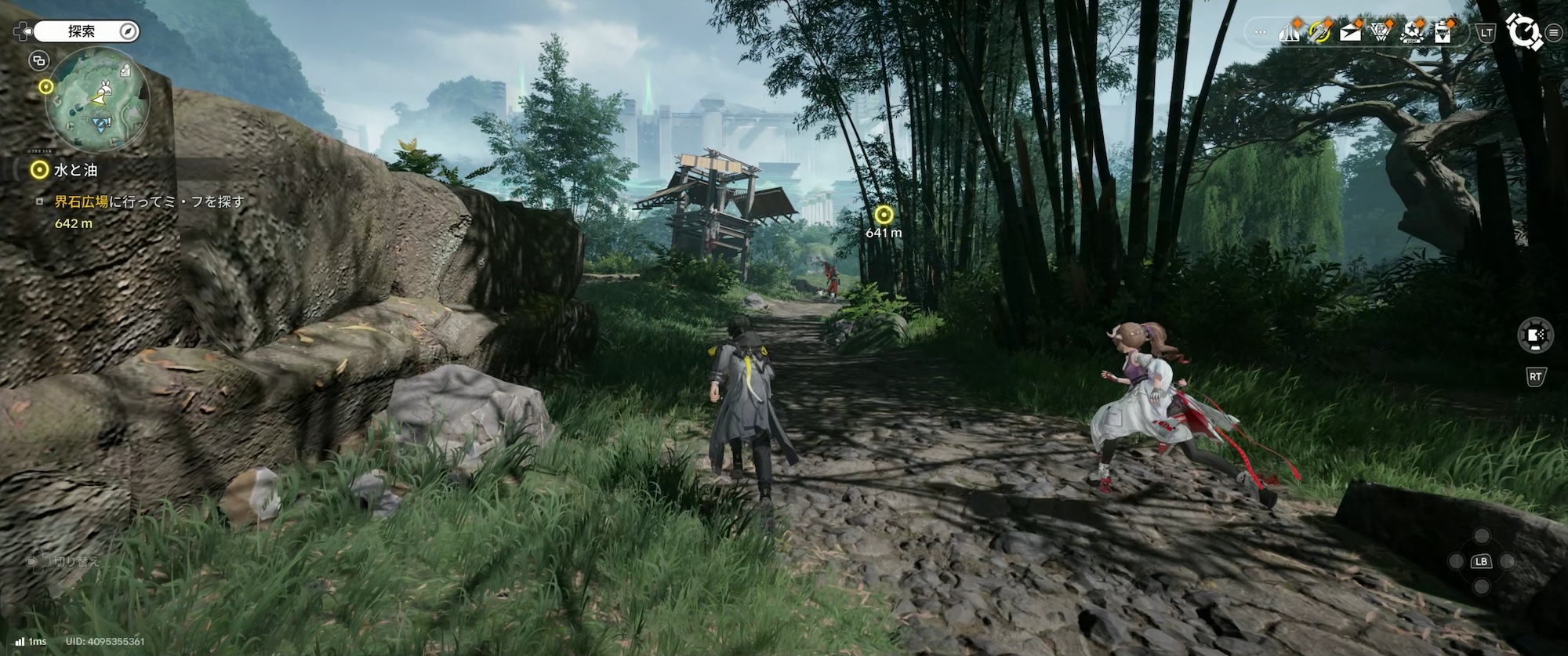Select the blue triangle marker on the minimap
This screenshot has height=656, width=1568.
click(100, 125)
